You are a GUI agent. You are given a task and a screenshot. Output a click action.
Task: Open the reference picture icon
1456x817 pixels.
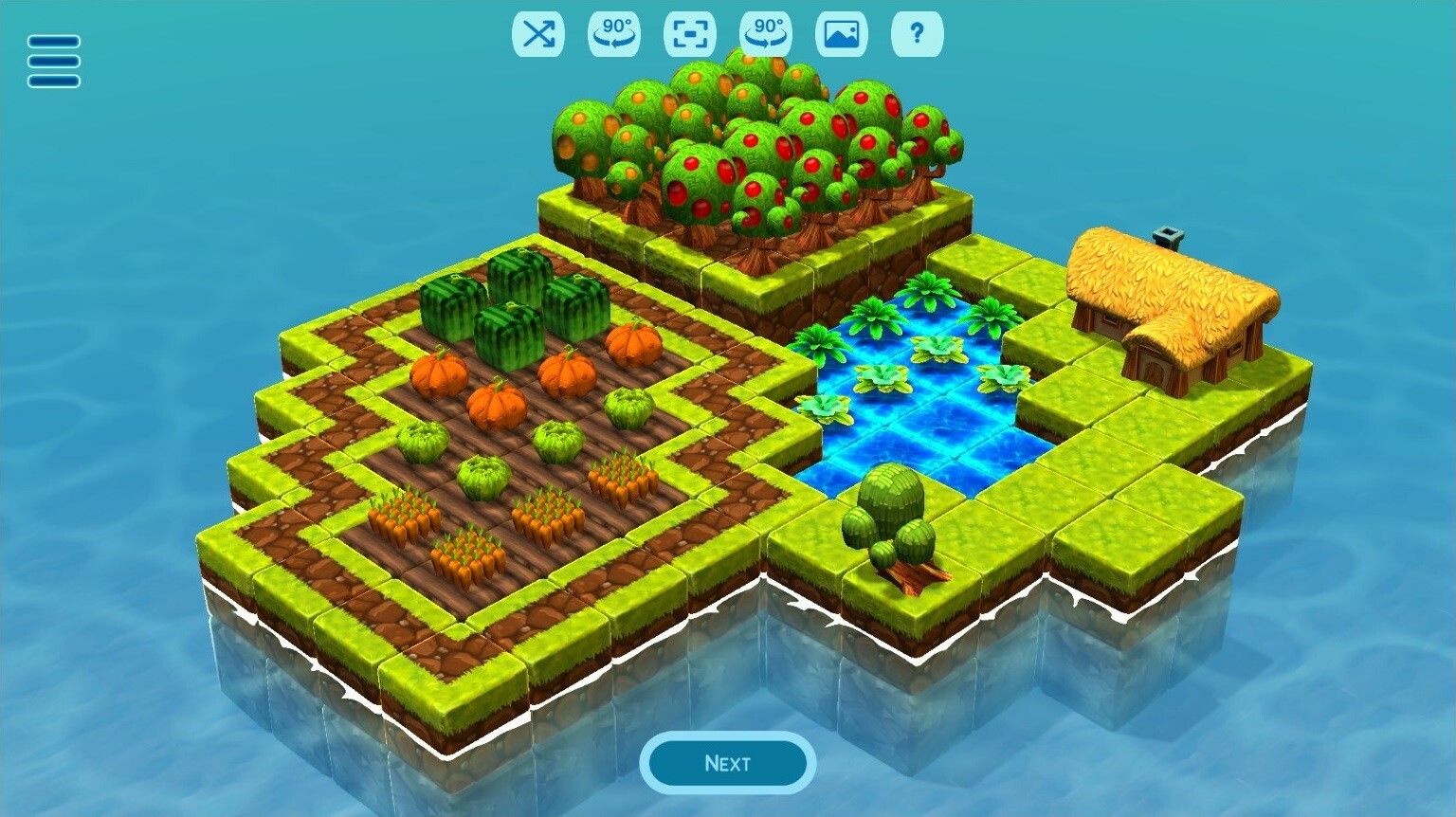coord(840,34)
